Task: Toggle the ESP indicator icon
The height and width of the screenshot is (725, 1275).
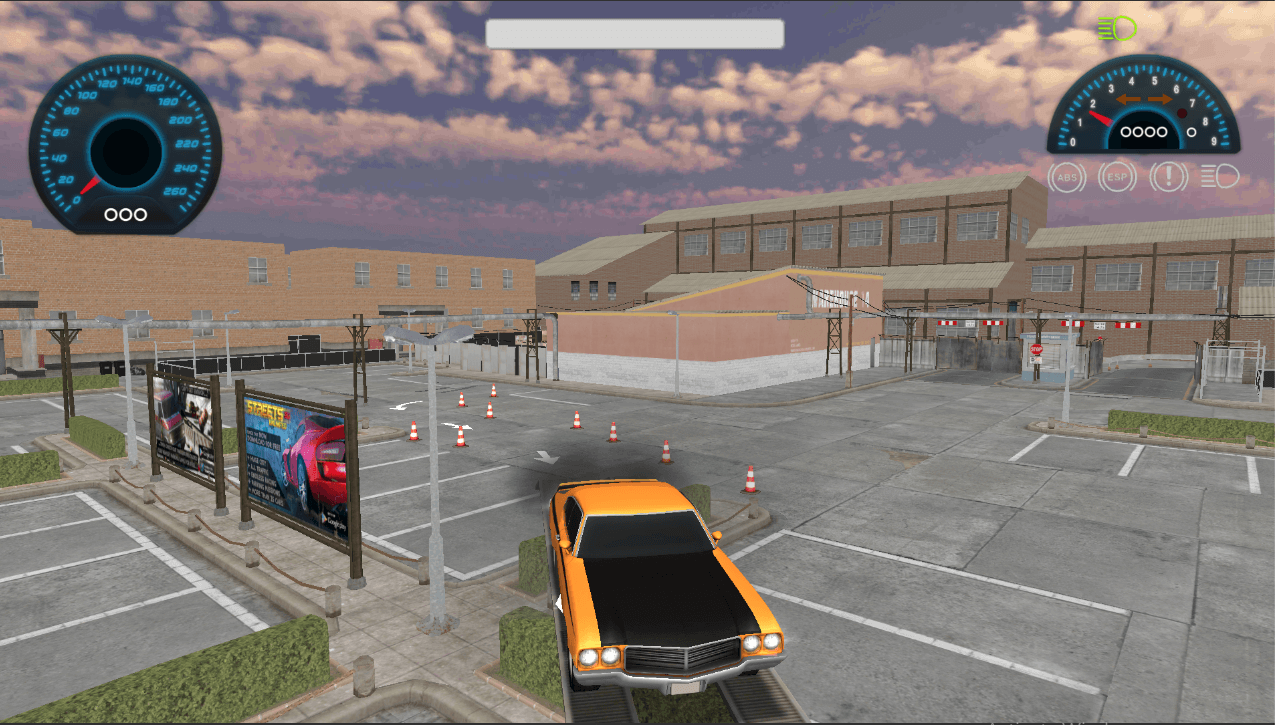Action: (x=1117, y=178)
